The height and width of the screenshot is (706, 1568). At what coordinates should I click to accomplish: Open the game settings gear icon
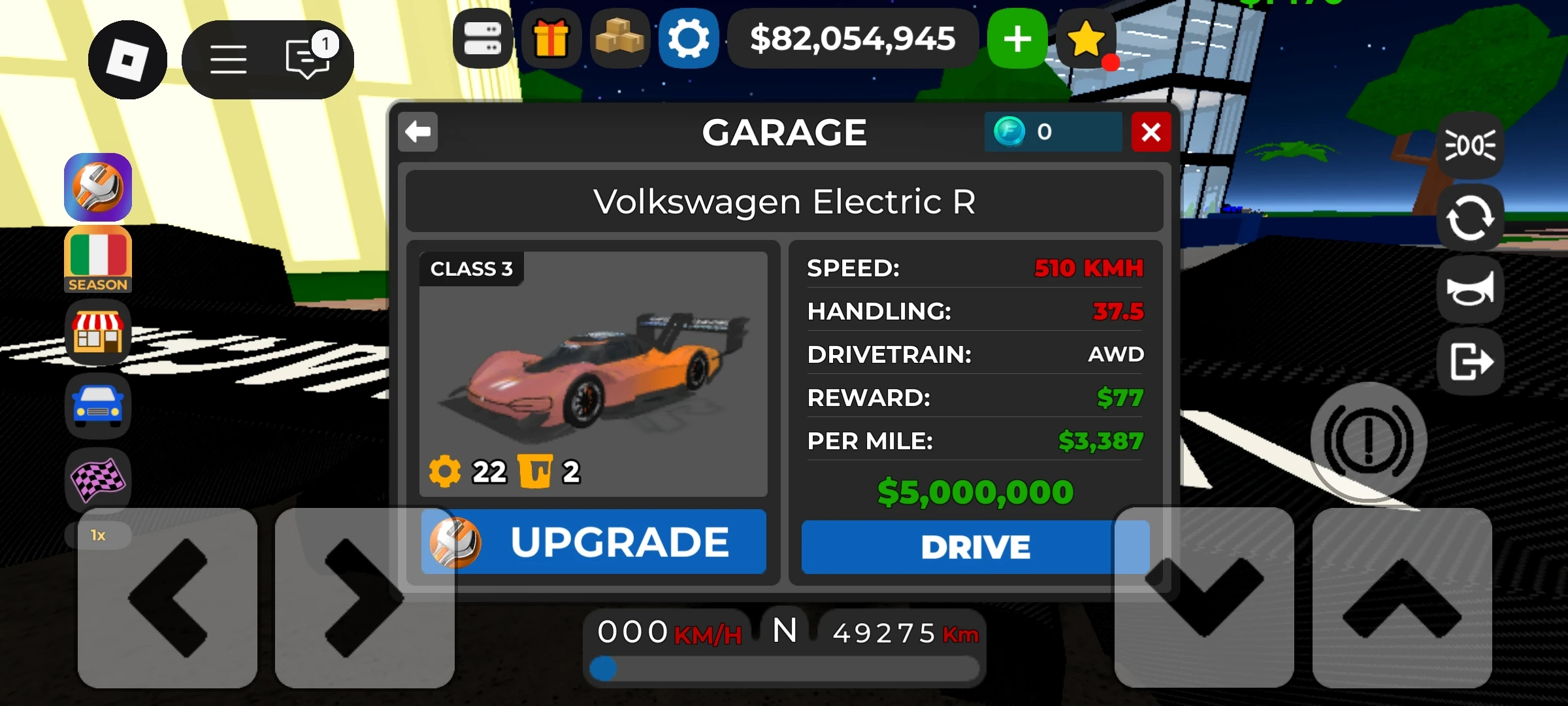coord(689,39)
